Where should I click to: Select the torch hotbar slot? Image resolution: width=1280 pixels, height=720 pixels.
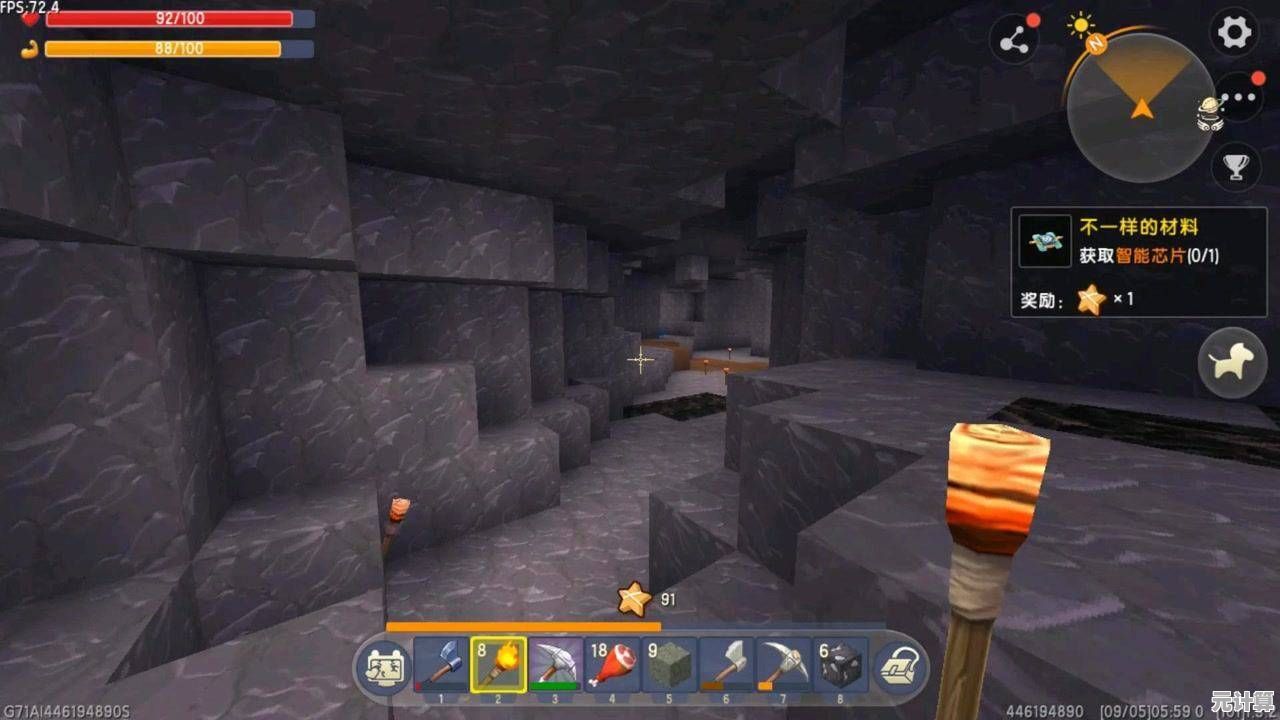(499, 663)
